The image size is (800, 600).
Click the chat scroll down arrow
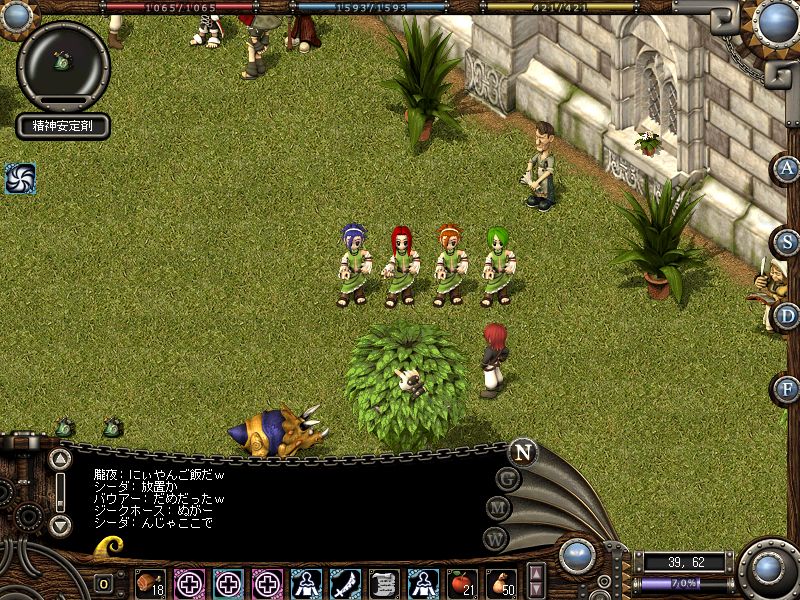[x=60, y=525]
